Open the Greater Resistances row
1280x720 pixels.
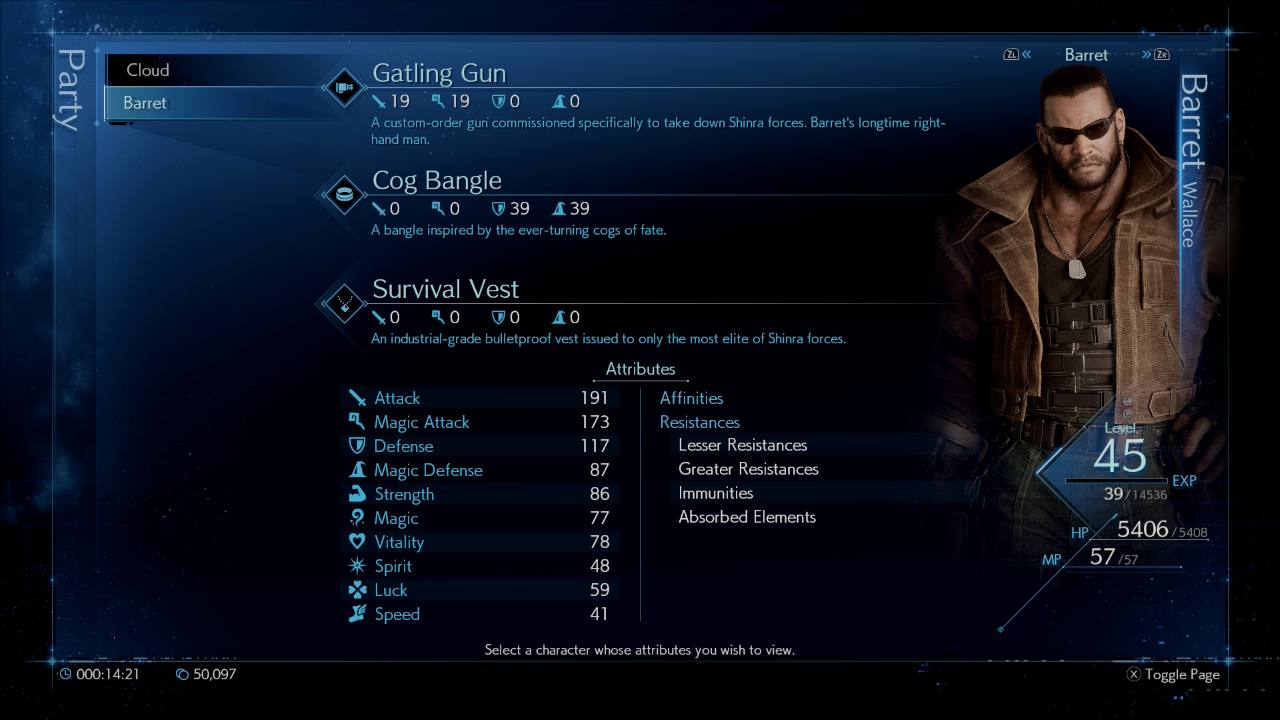748,469
